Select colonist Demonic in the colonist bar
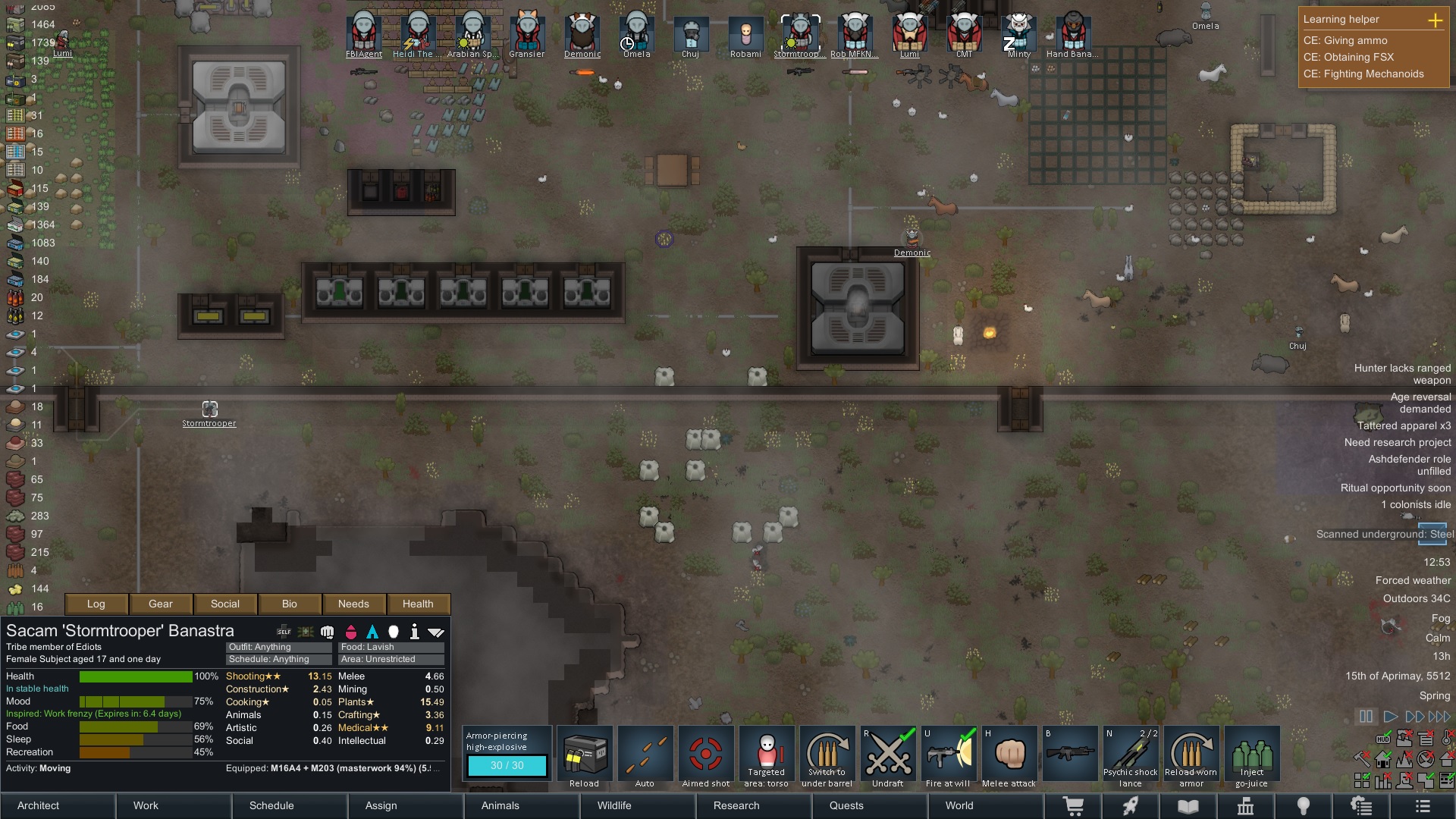The width and height of the screenshot is (1456, 819). coord(582,33)
